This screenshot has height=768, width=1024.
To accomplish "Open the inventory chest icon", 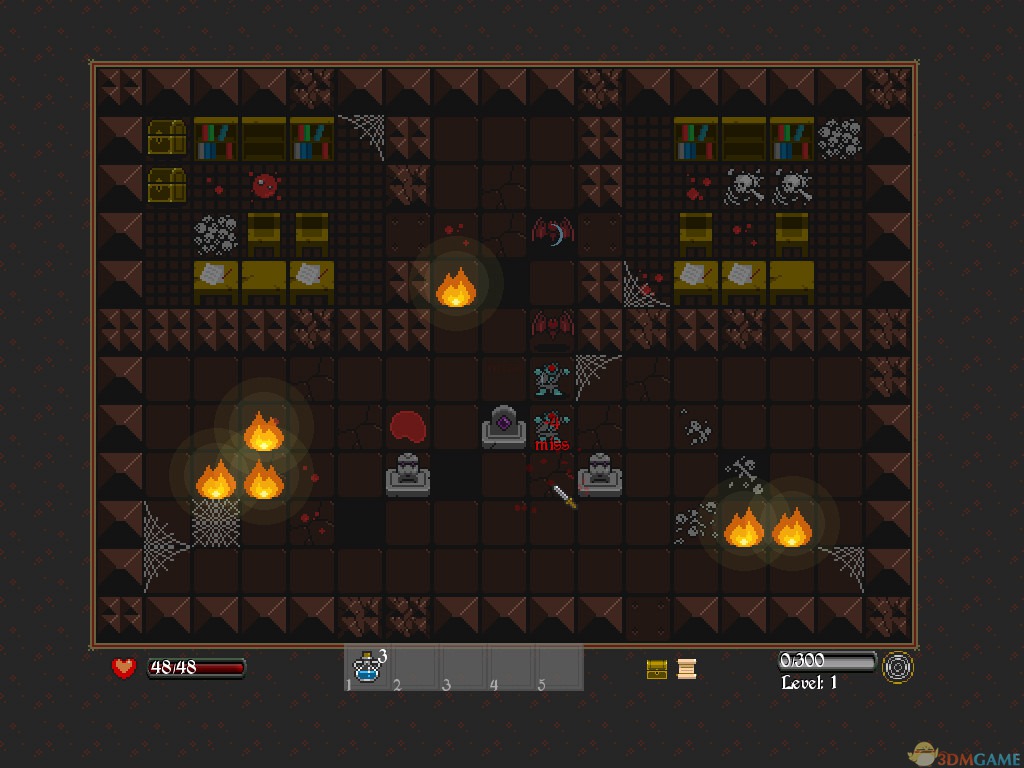I will pos(657,669).
